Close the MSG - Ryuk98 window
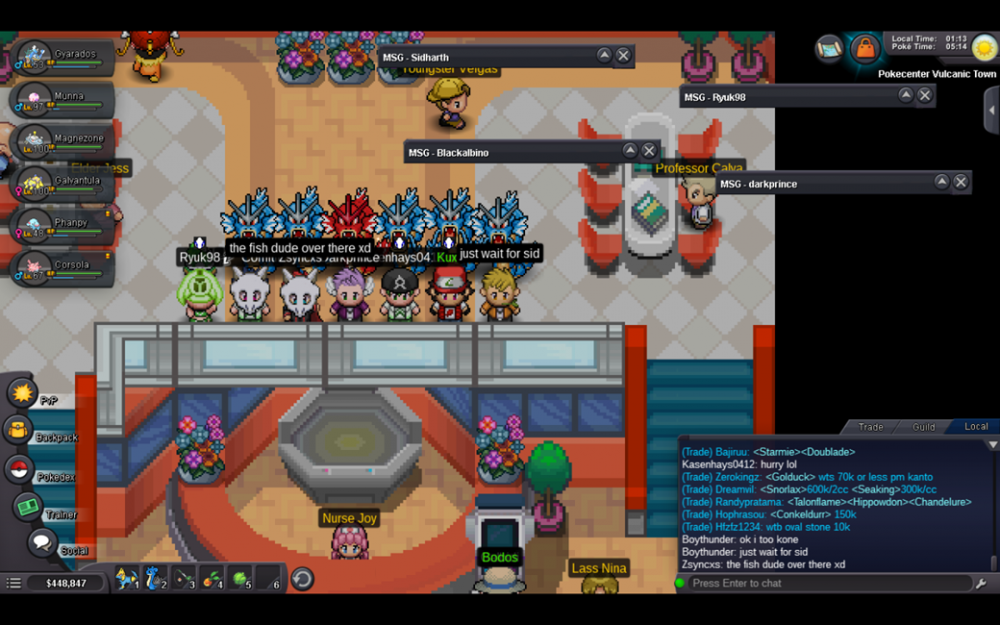The width and height of the screenshot is (1000, 625). (x=925, y=96)
